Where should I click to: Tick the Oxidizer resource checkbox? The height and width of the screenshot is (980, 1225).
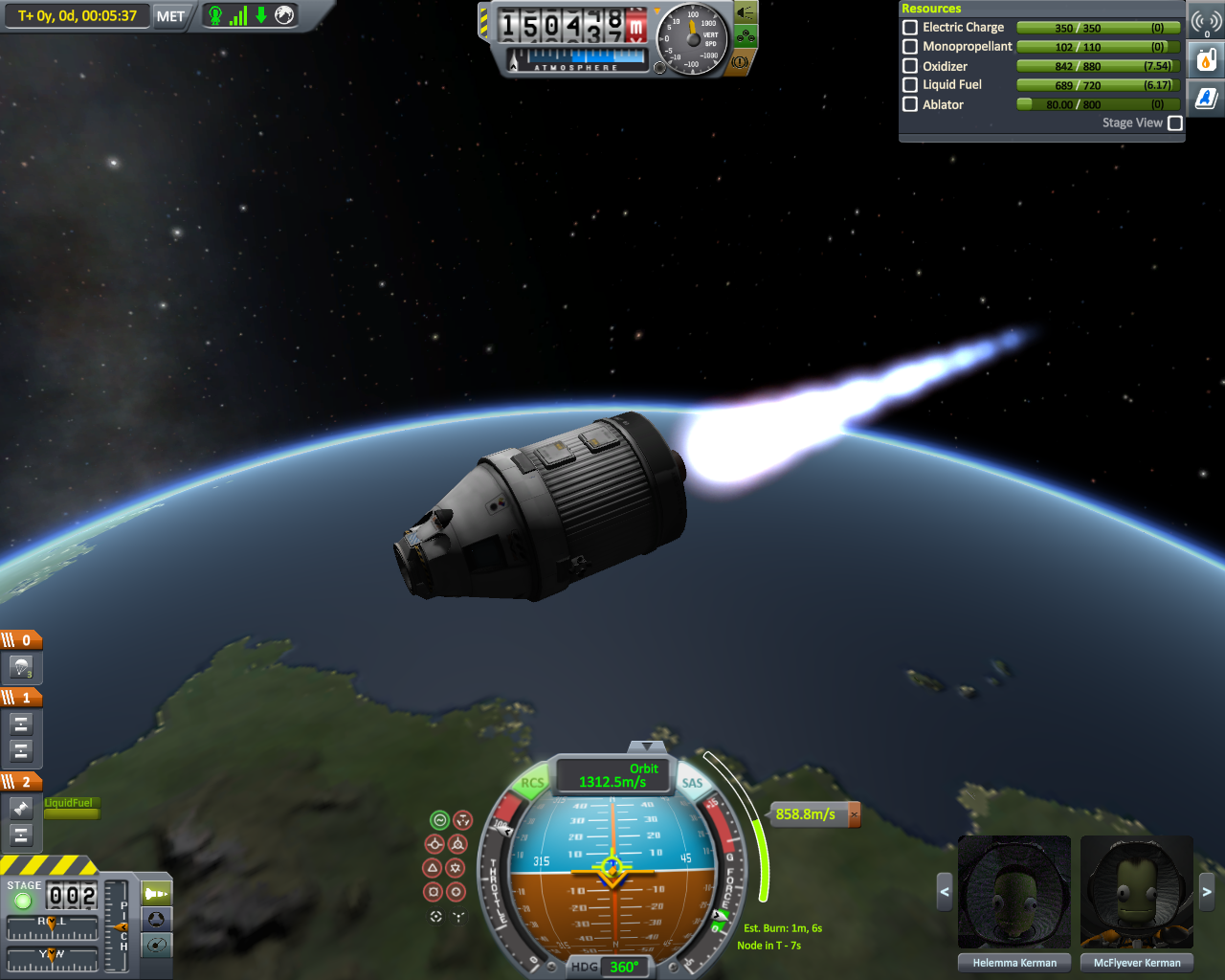coord(910,66)
